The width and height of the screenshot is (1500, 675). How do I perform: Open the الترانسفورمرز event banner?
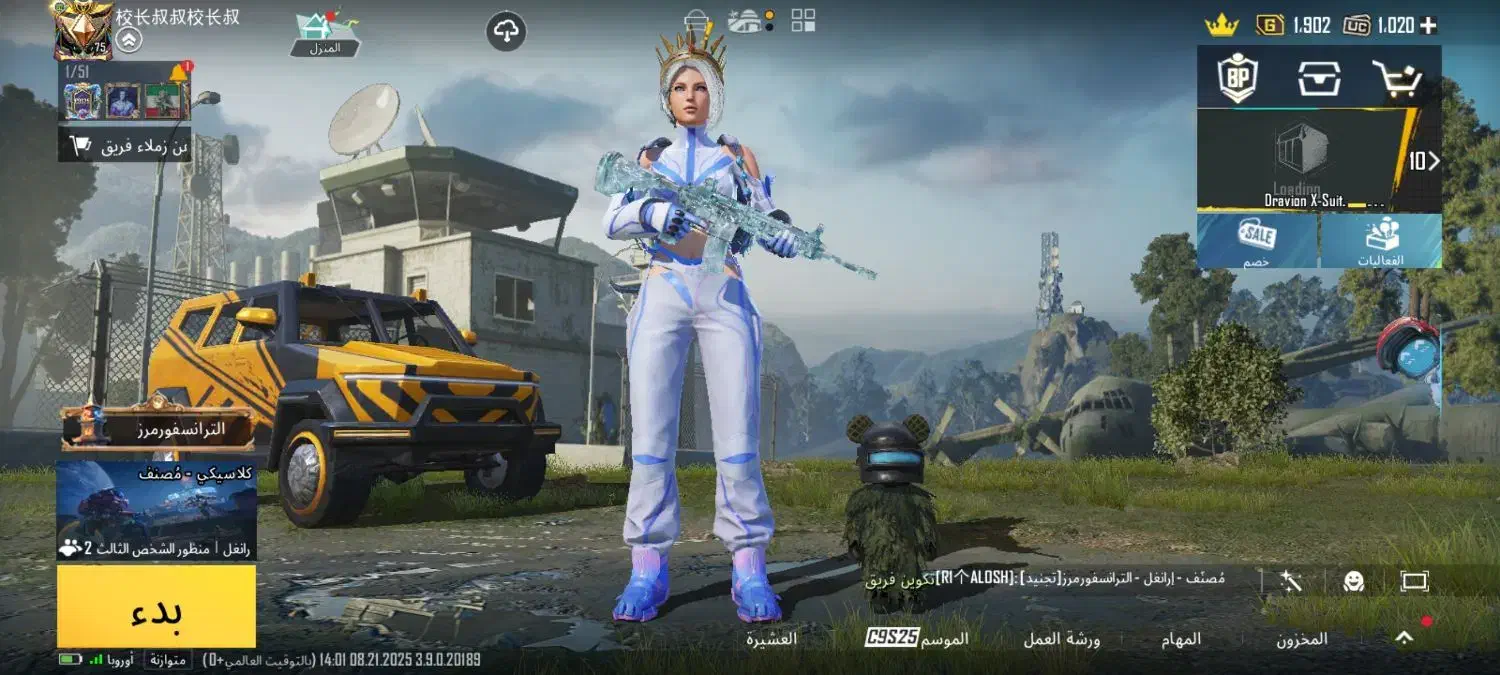click(160, 429)
